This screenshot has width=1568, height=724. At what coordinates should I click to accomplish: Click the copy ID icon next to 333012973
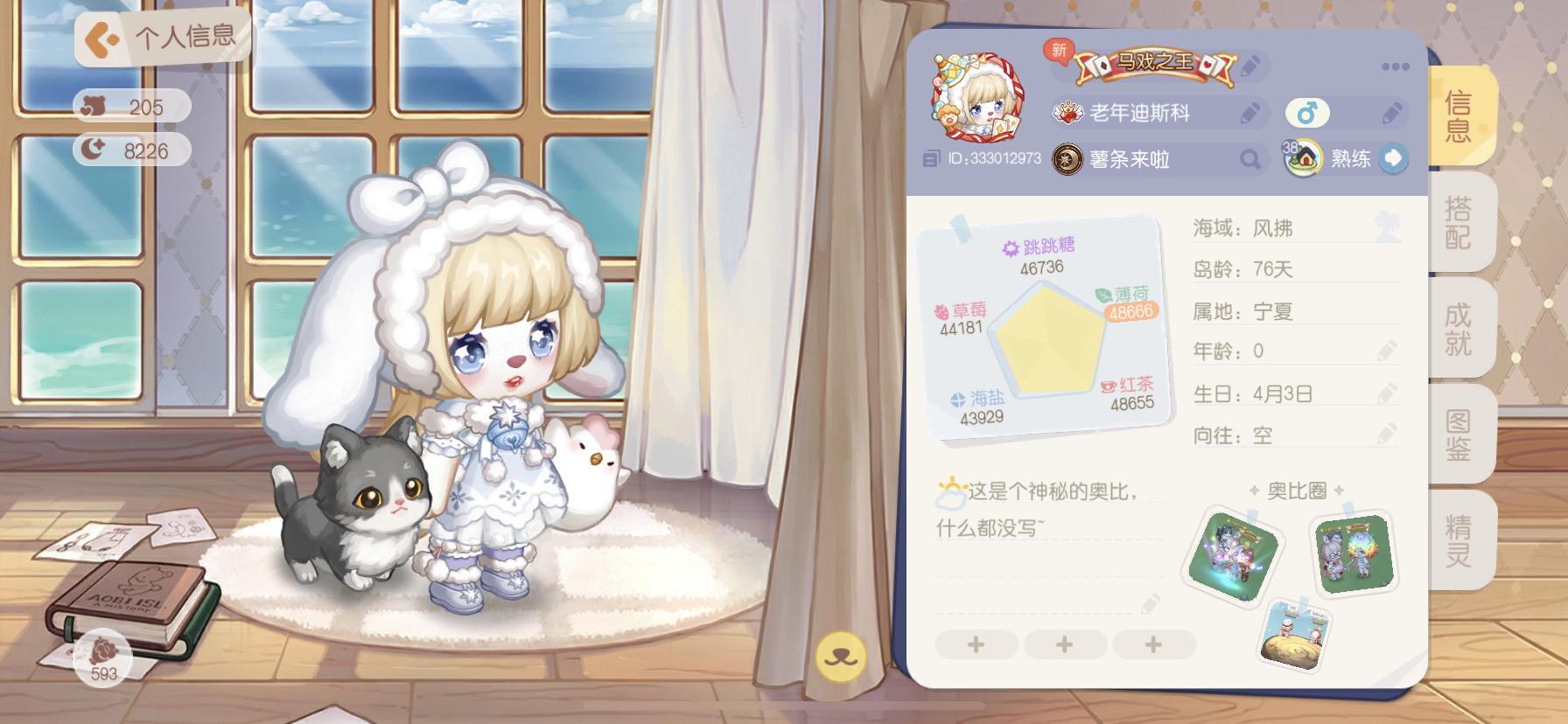coord(930,159)
